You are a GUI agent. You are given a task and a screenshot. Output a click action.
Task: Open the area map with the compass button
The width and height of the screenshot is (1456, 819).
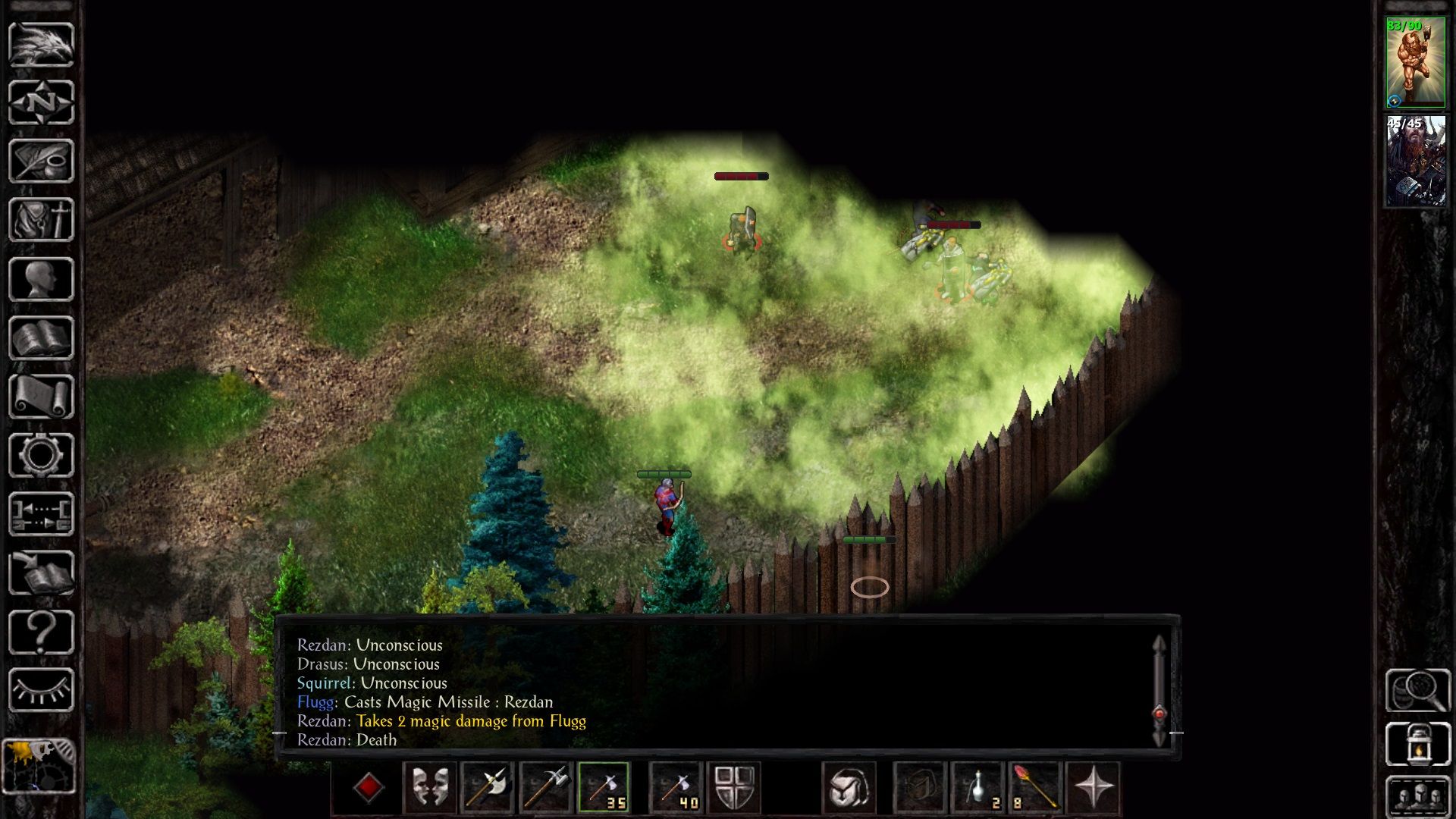coord(41,102)
